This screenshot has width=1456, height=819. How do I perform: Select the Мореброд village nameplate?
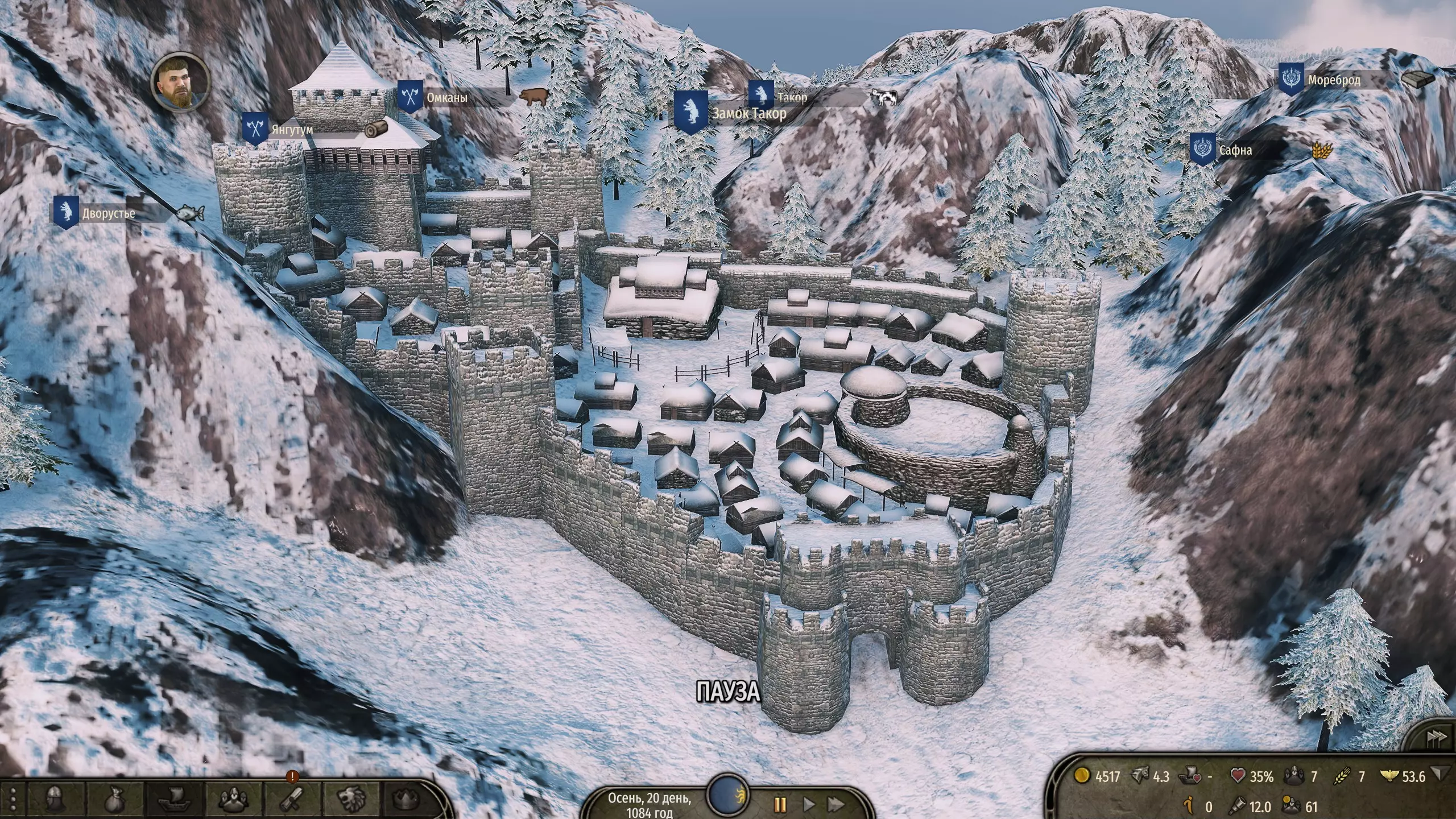(1334, 80)
